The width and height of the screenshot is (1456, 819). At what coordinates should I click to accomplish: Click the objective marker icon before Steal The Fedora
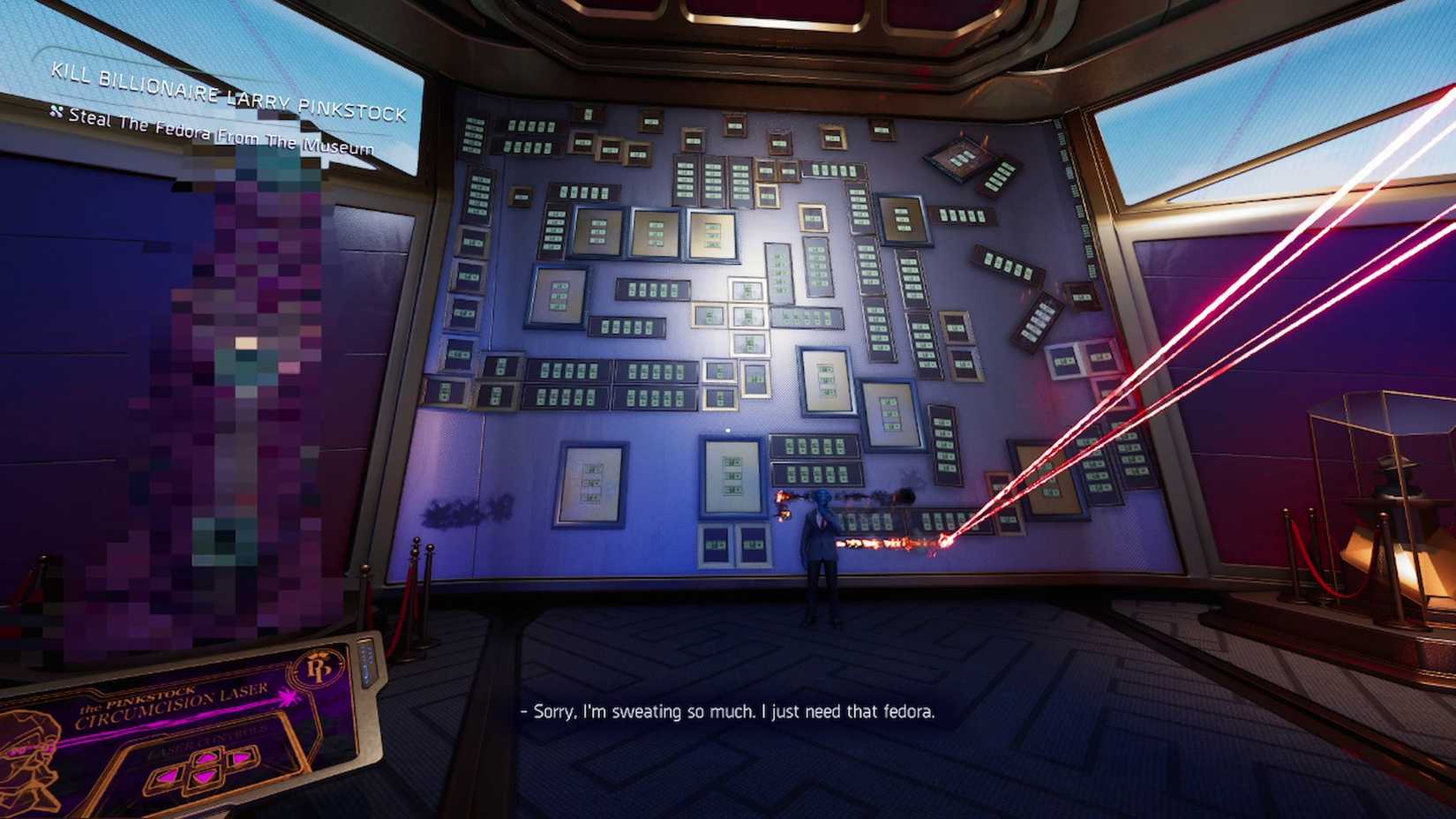pos(56,112)
